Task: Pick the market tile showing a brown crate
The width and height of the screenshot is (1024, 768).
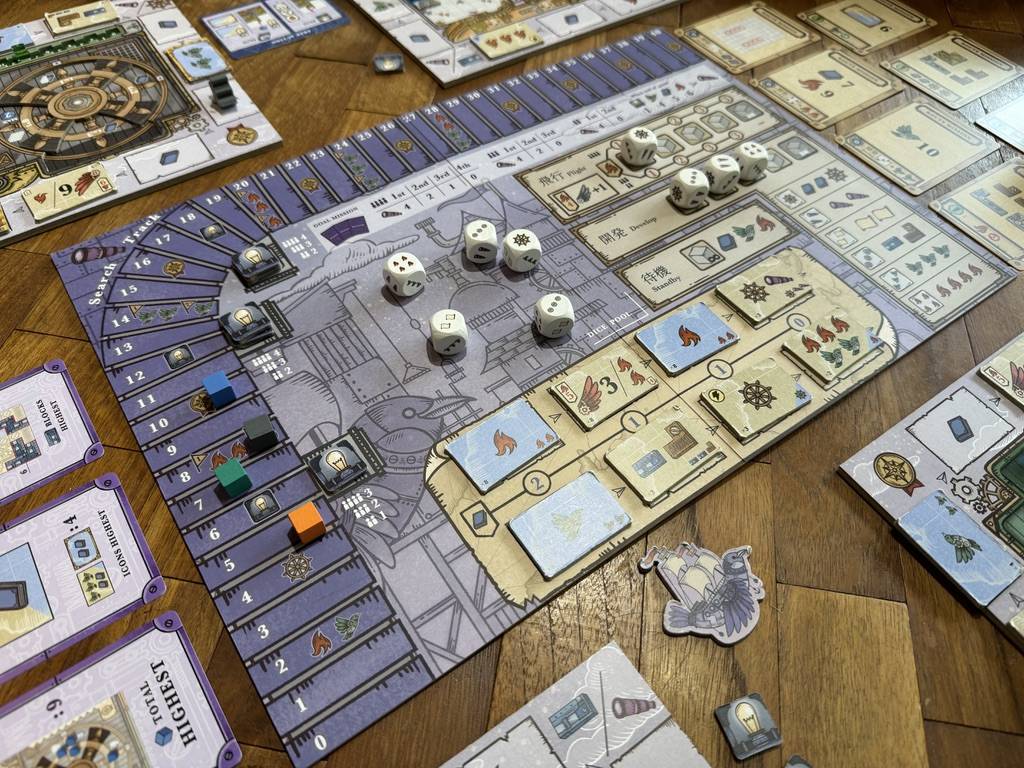Action: click(x=665, y=452)
